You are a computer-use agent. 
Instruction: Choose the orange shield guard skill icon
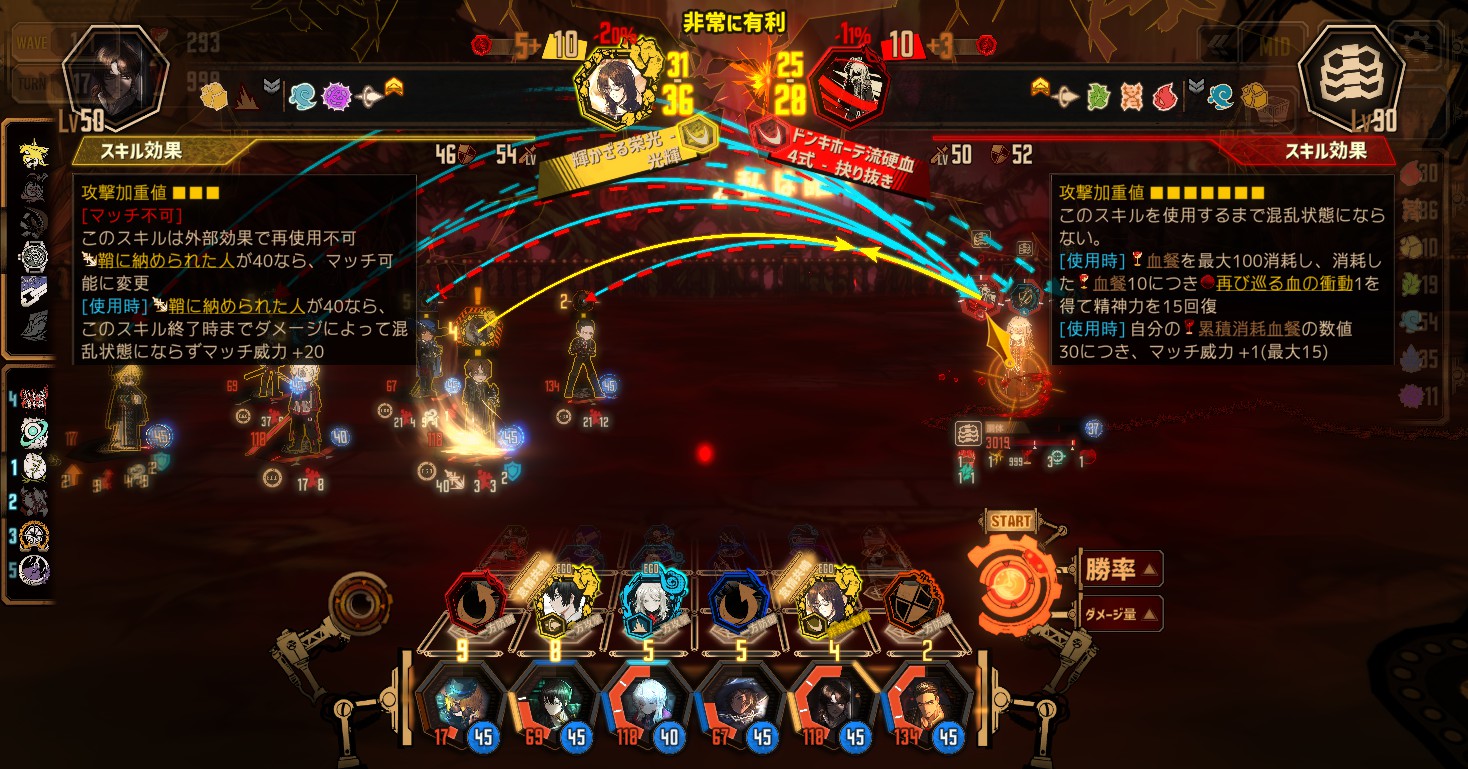913,603
